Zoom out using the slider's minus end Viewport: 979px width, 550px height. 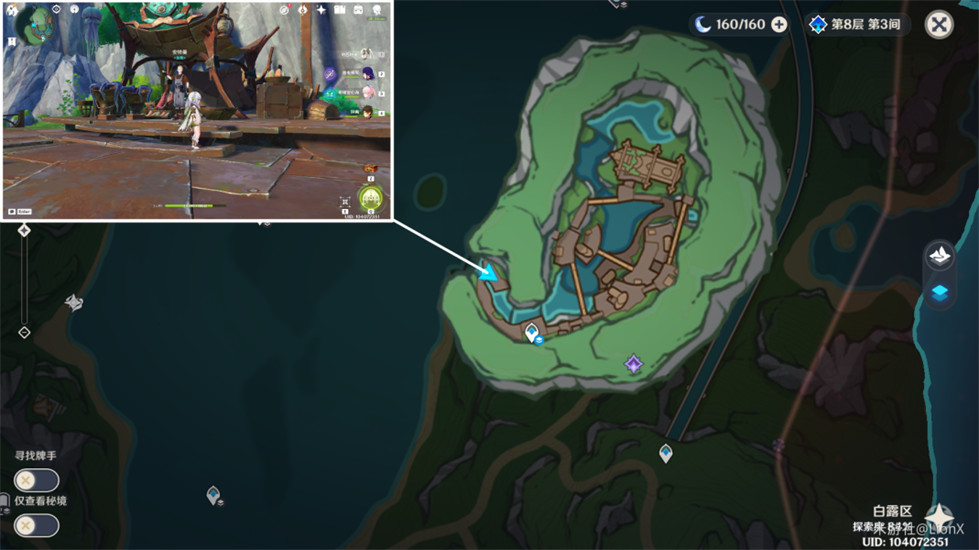[x=24, y=332]
